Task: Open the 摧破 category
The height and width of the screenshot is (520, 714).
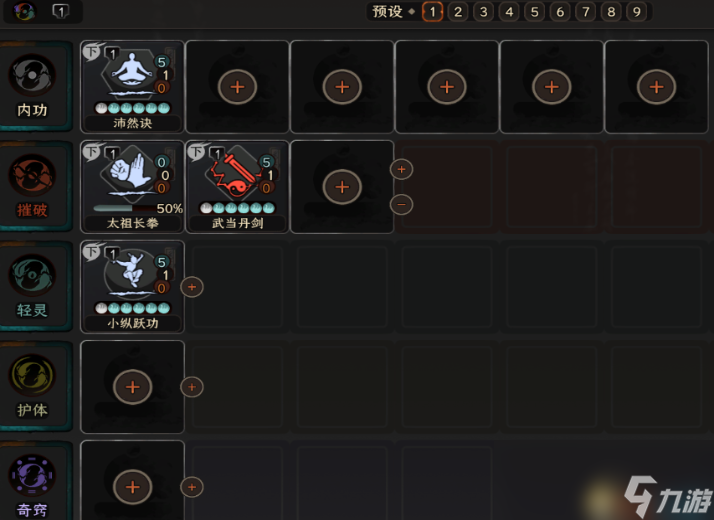Action: (32, 185)
